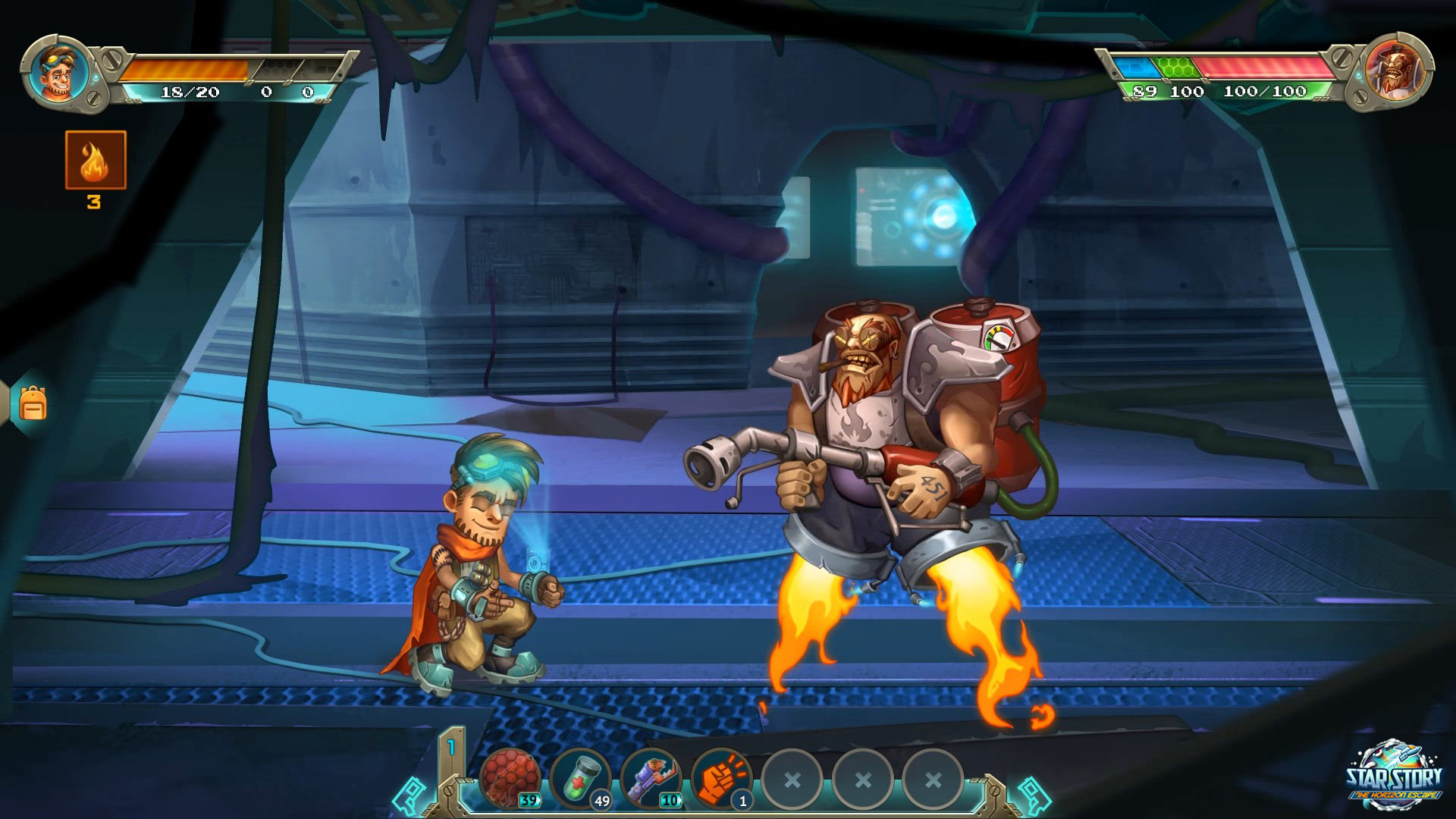
Task: Use the red grenade item with 39 charges
Action: (510, 777)
